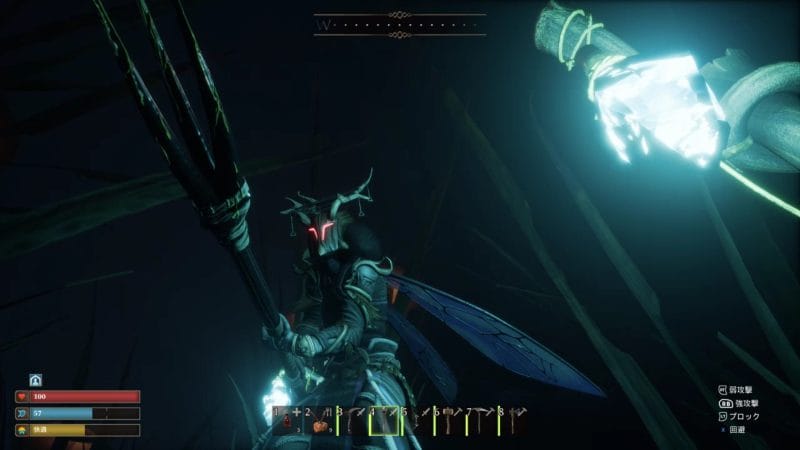Screen dimensions: 800x450
Task: Select the pickaxe in hotbar slot 7
Action: pyautogui.click(x=478, y=424)
